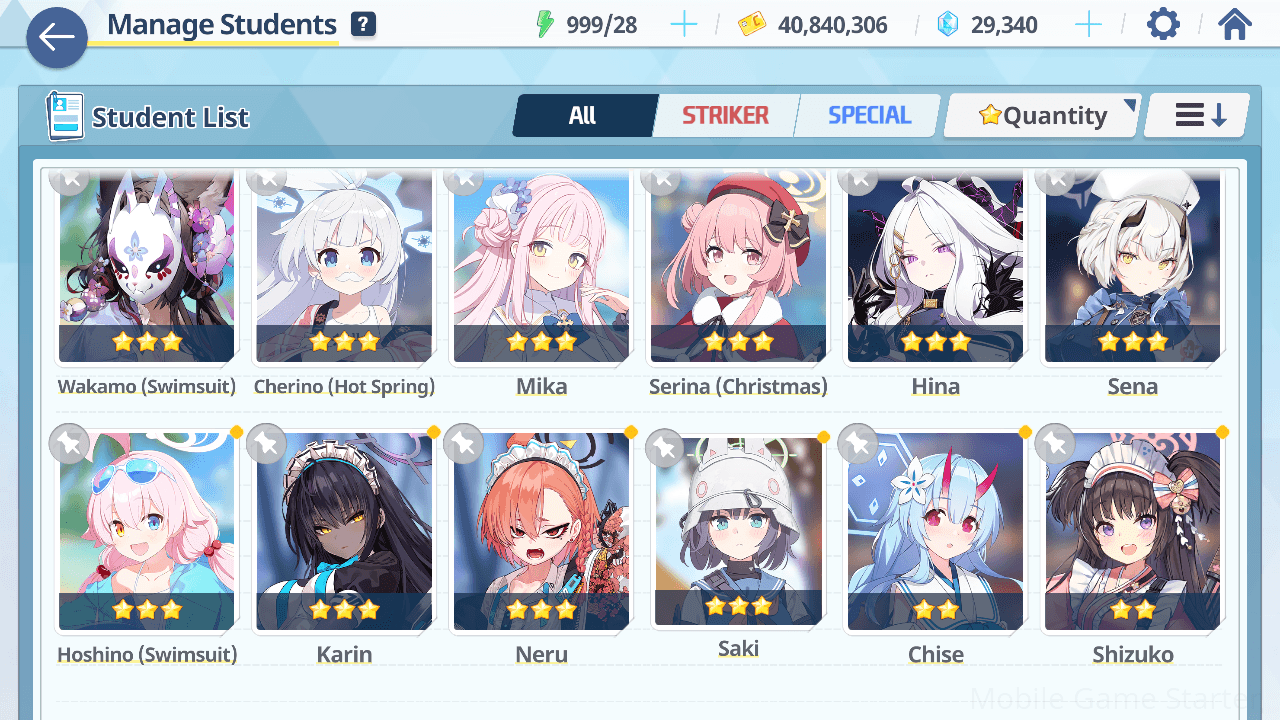Toggle the sort order direction
Image resolution: width=1280 pixels, height=720 pixels.
click(1198, 116)
